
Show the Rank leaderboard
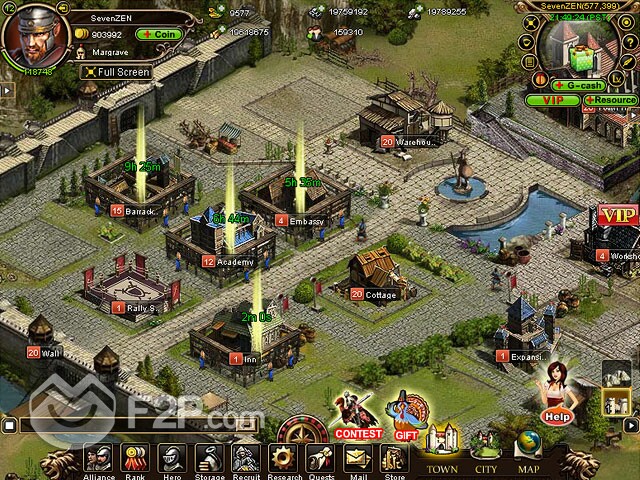134,459
